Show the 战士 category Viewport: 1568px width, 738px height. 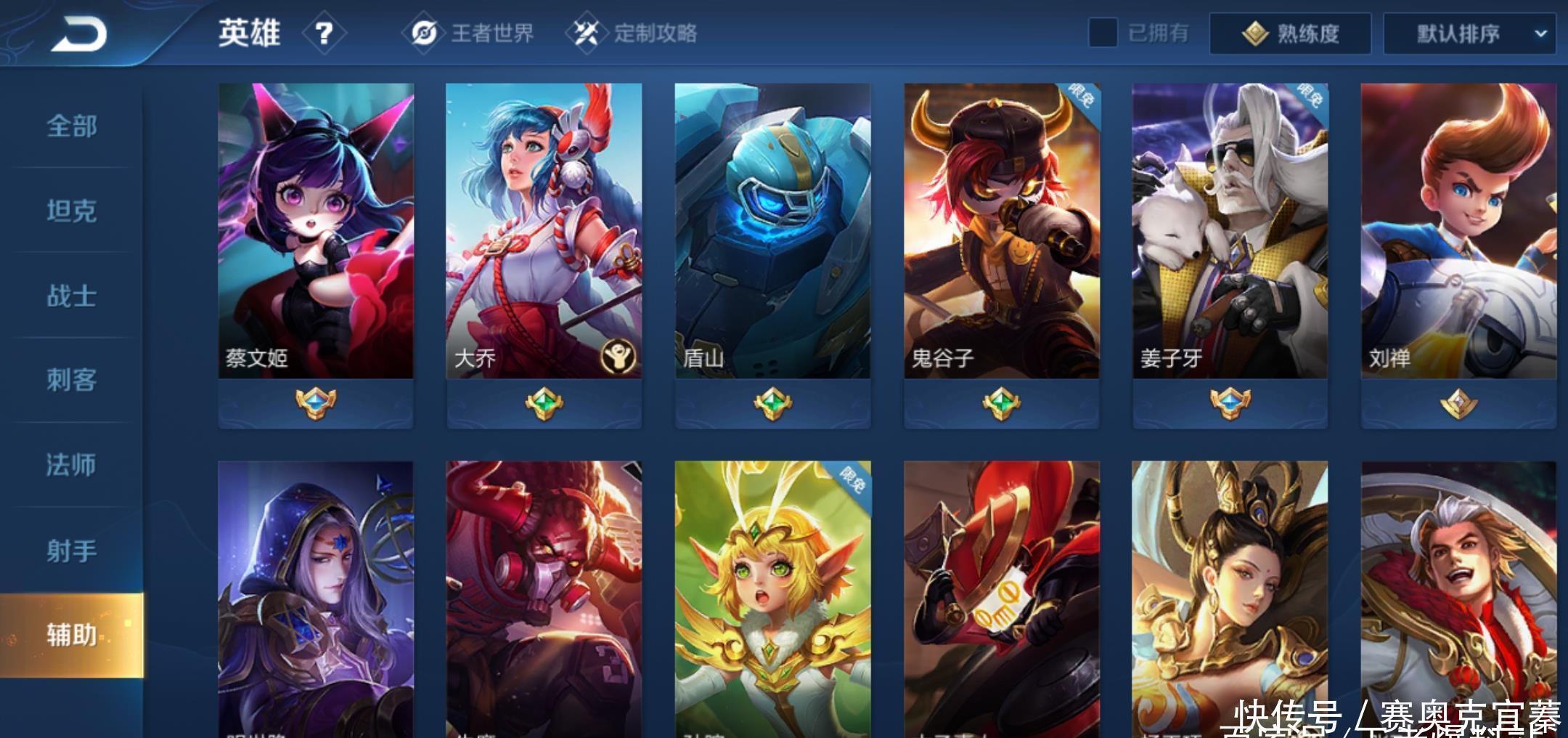(71, 296)
